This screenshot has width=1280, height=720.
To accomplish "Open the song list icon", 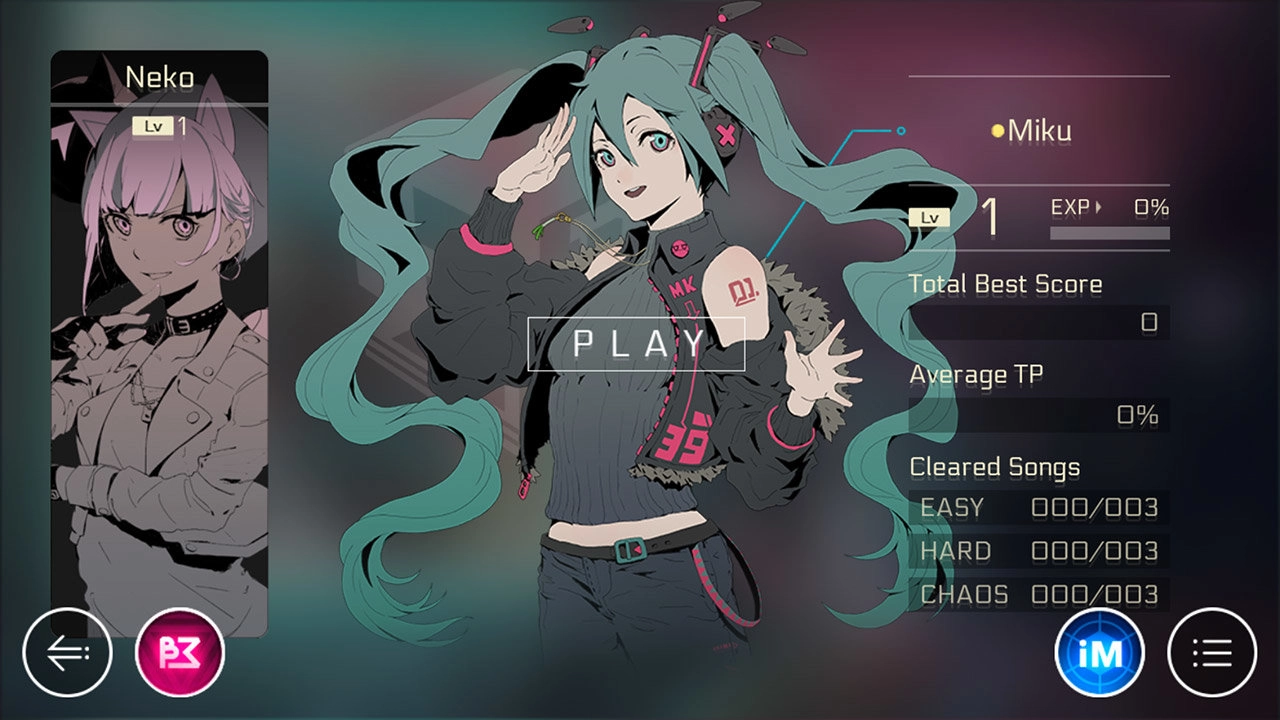I will coord(1213,651).
